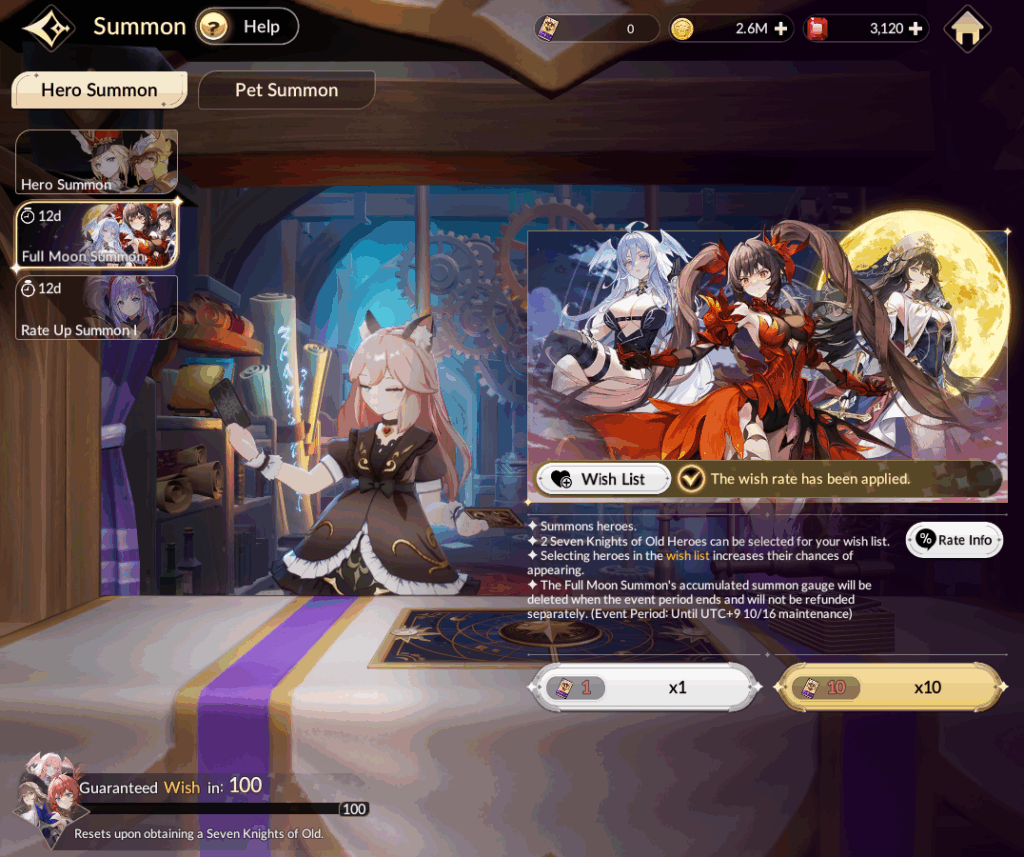Toggle the wish rate applied checkmark
Viewport: 1024px width, 857px height.
(691, 479)
